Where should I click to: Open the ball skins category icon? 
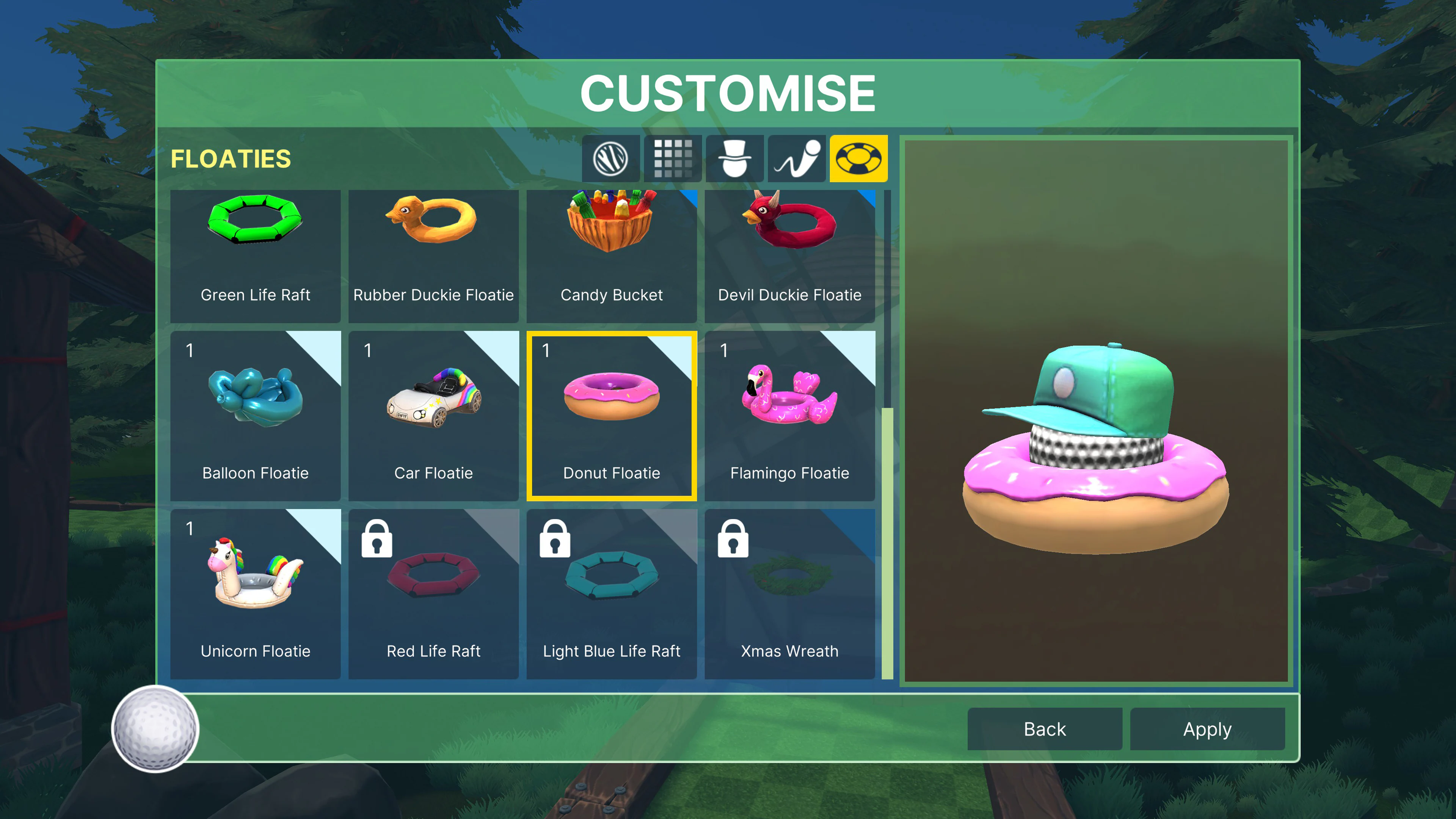coord(611,158)
